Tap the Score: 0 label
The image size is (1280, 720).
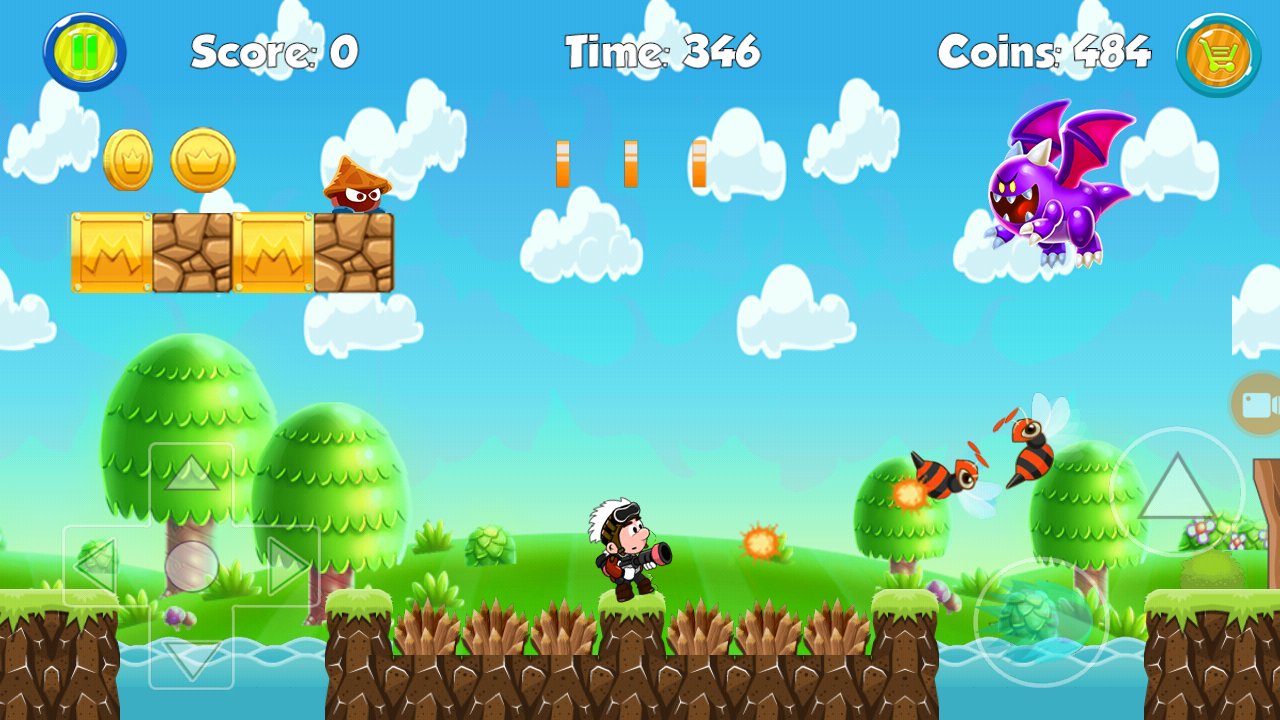pos(272,50)
